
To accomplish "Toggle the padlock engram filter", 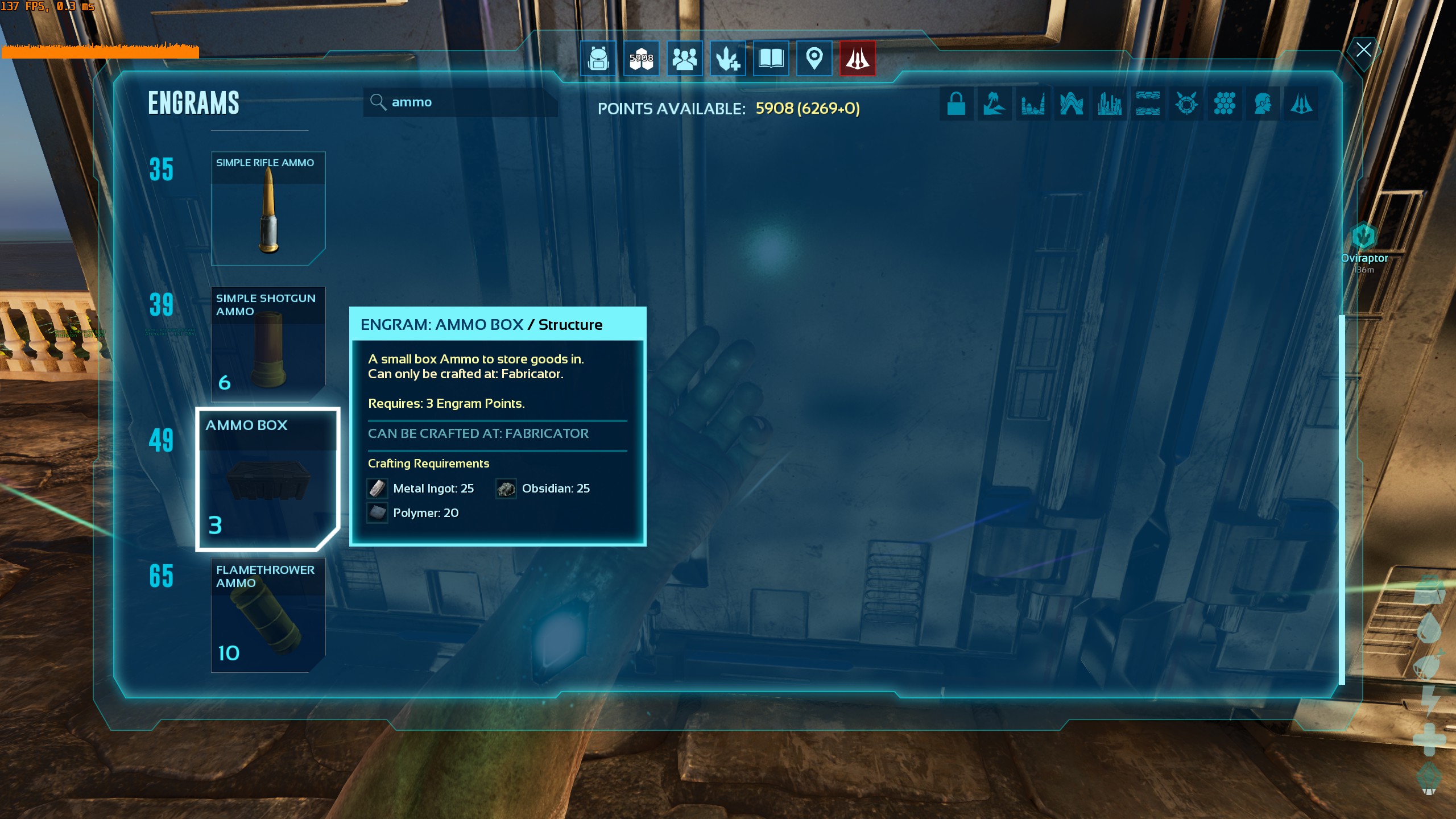I will click(x=956, y=104).
